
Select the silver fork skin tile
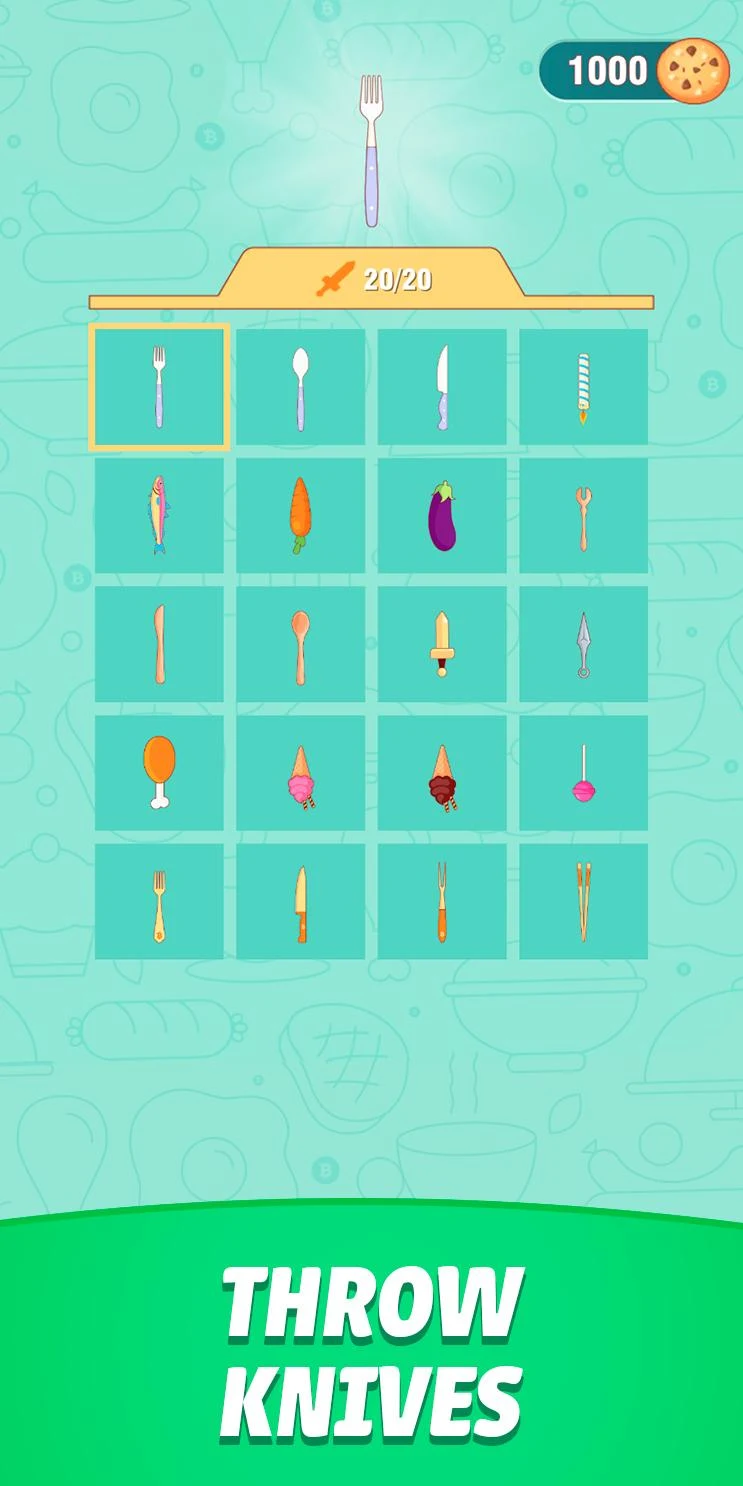159,387
